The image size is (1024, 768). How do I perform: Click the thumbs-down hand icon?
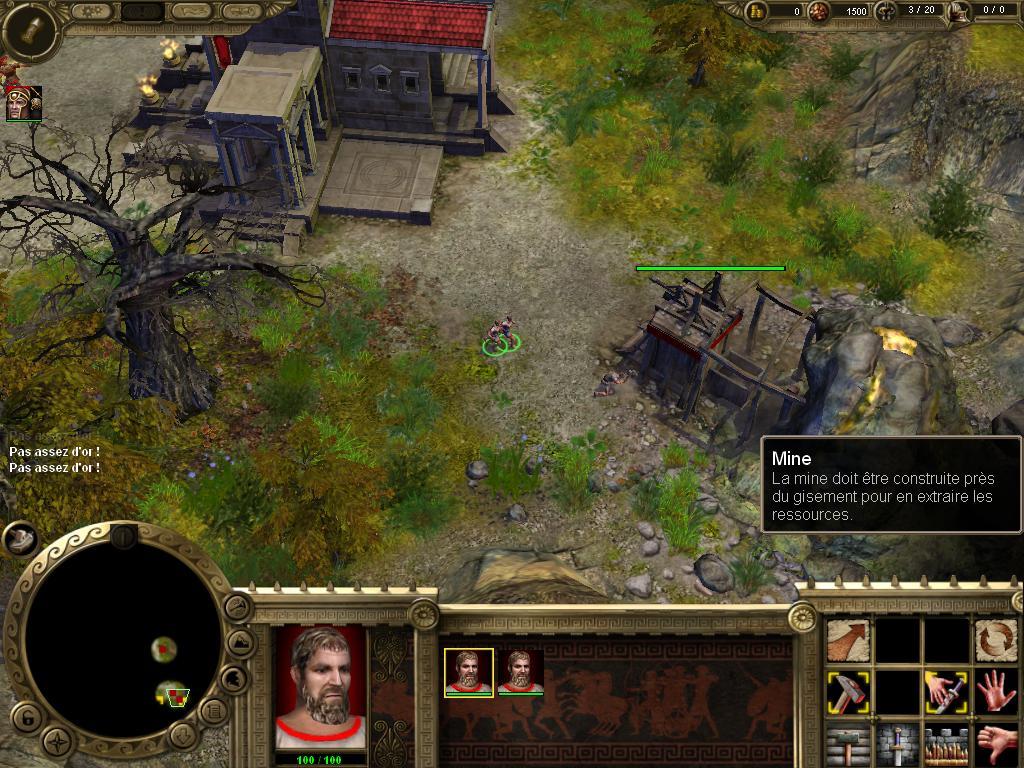click(996, 744)
